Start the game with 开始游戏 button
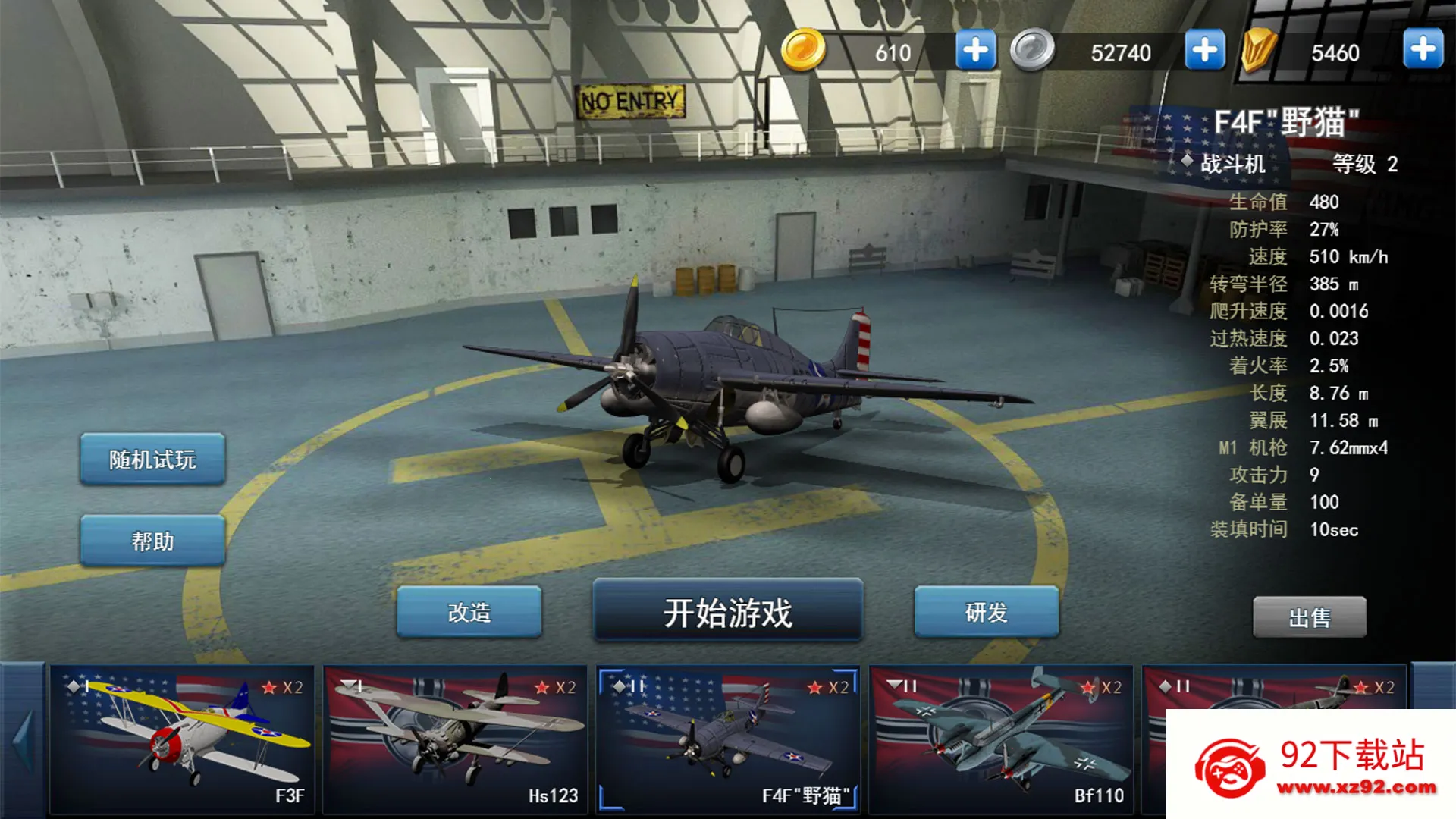1456x819 pixels. tap(727, 612)
